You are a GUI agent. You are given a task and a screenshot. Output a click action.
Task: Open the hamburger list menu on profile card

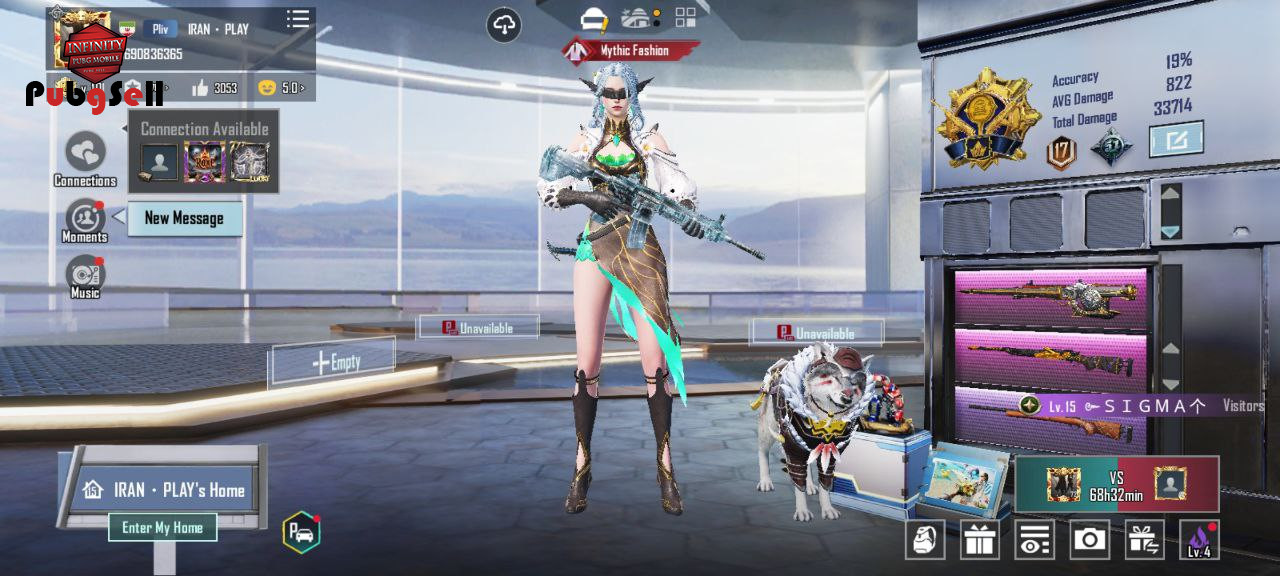[x=298, y=19]
